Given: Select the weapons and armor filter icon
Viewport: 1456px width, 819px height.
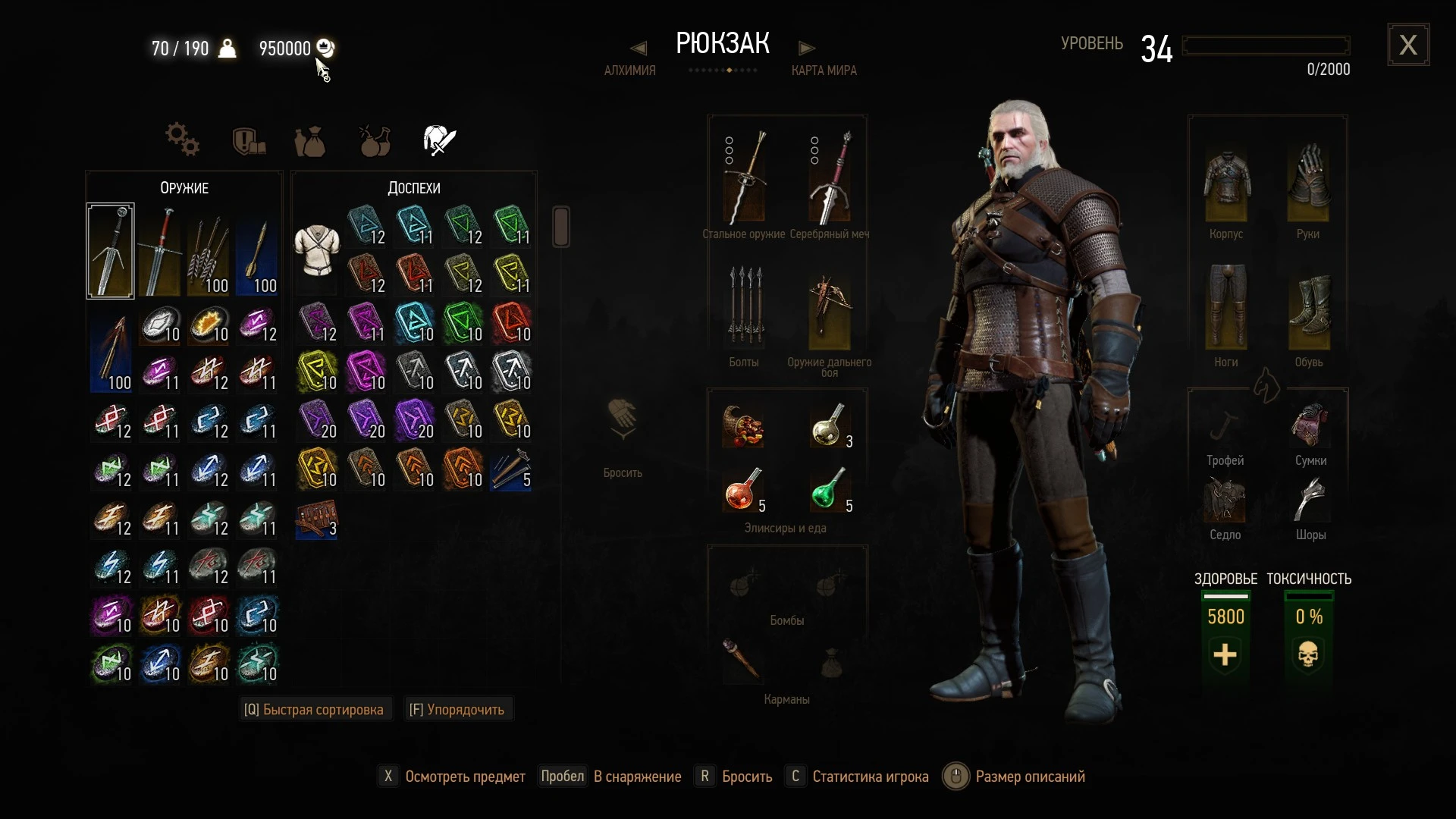Looking at the screenshot, I should 438,140.
